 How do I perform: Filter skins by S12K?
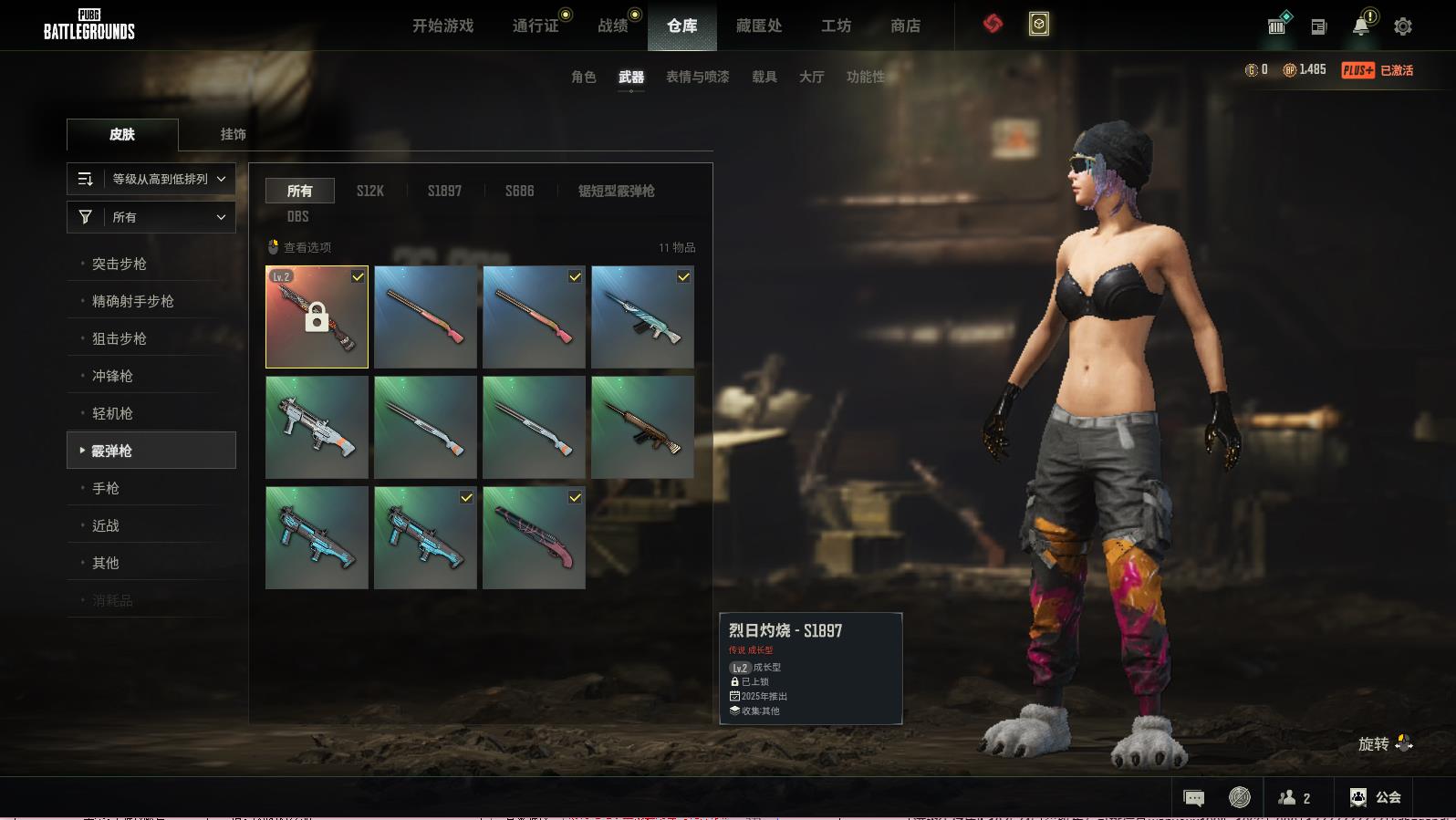[369, 191]
